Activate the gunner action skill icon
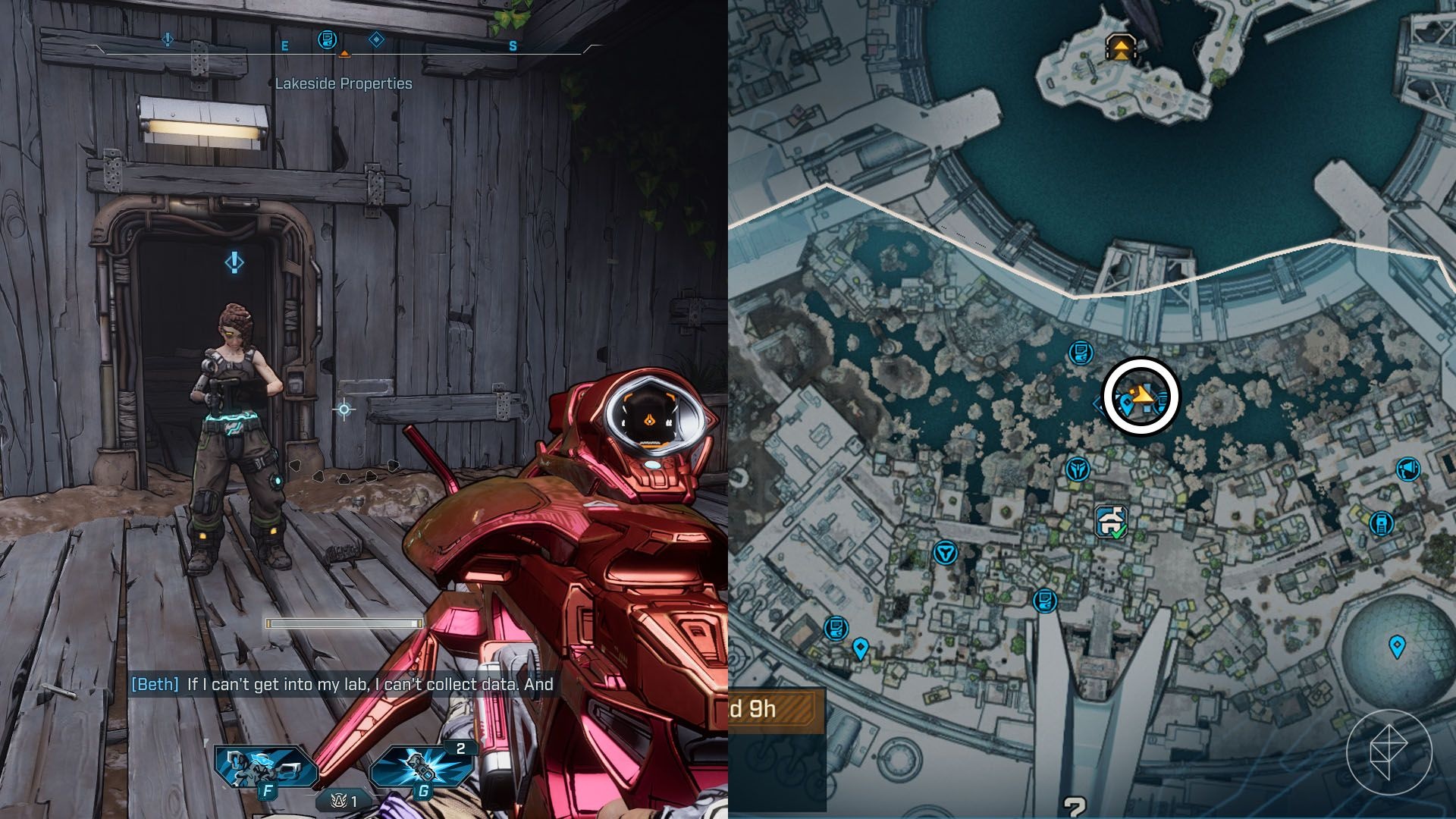The width and height of the screenshot is (1456, 819). point(265,767)
